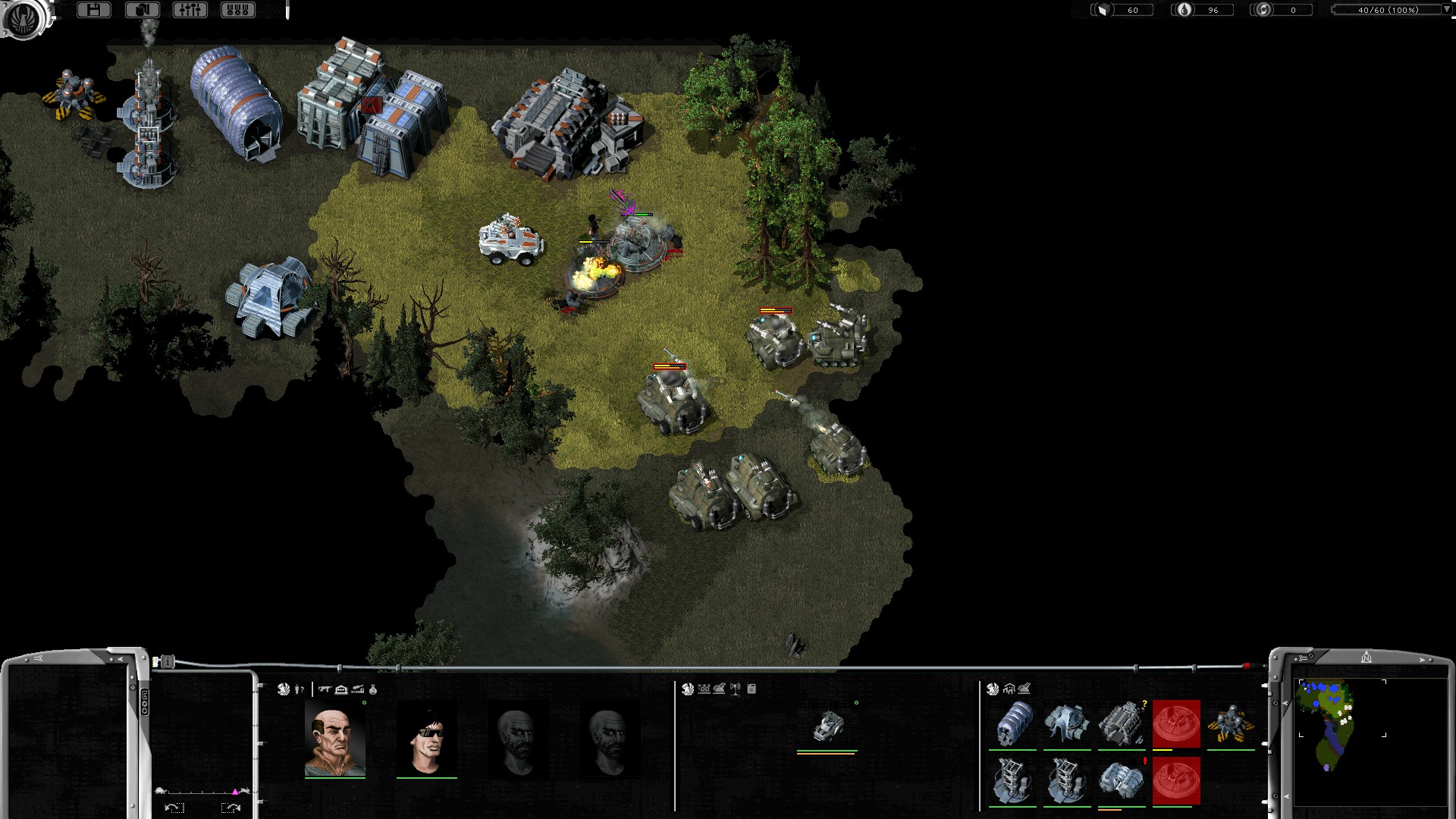Select the factory building with question mark
Screen dimensions: 1456x819
click(x=1122, y=724)
